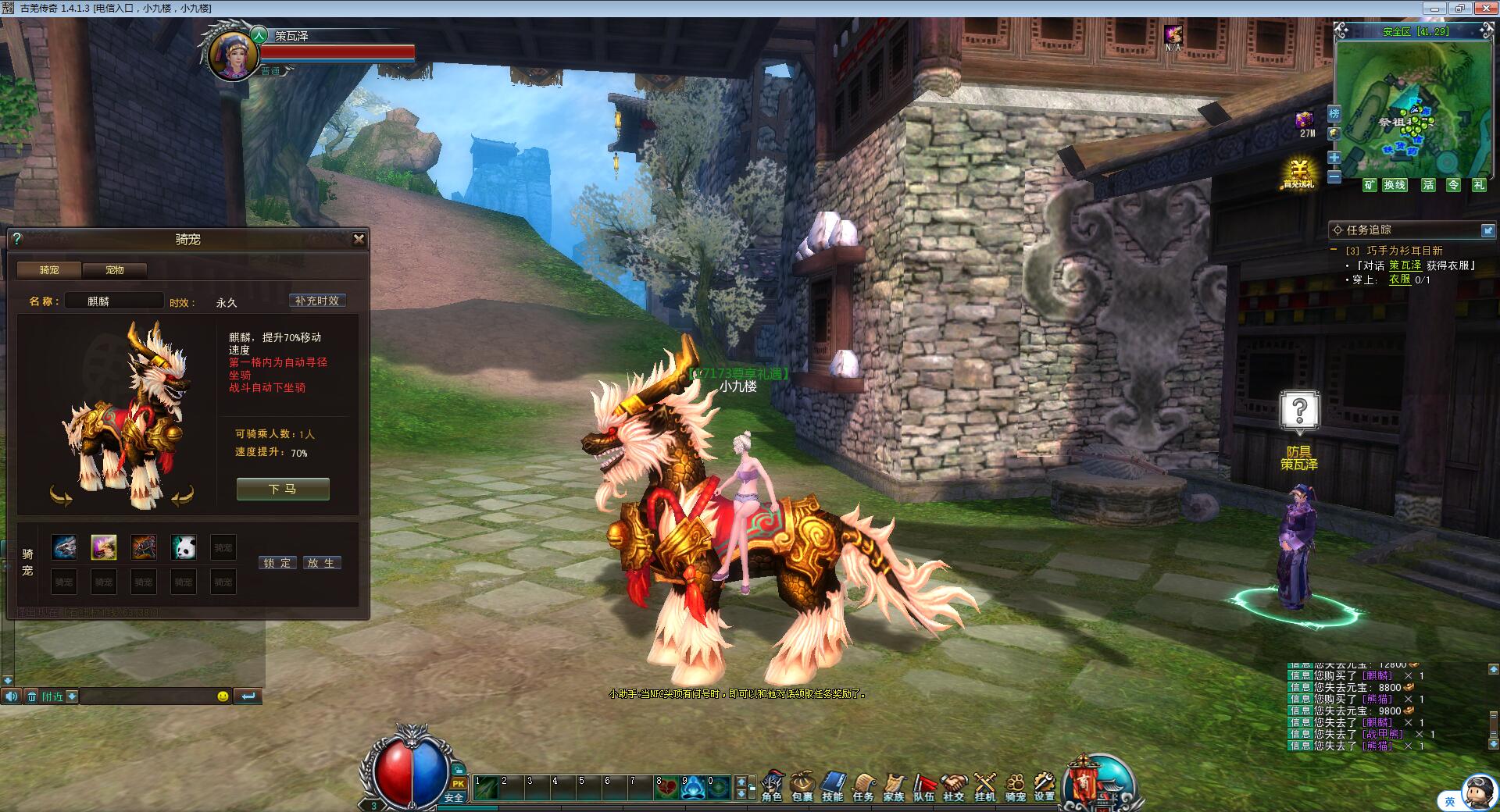Close the 骑宠 mount panel
The width and height of the screenshot is (1500, 812).
coord(359,240)
